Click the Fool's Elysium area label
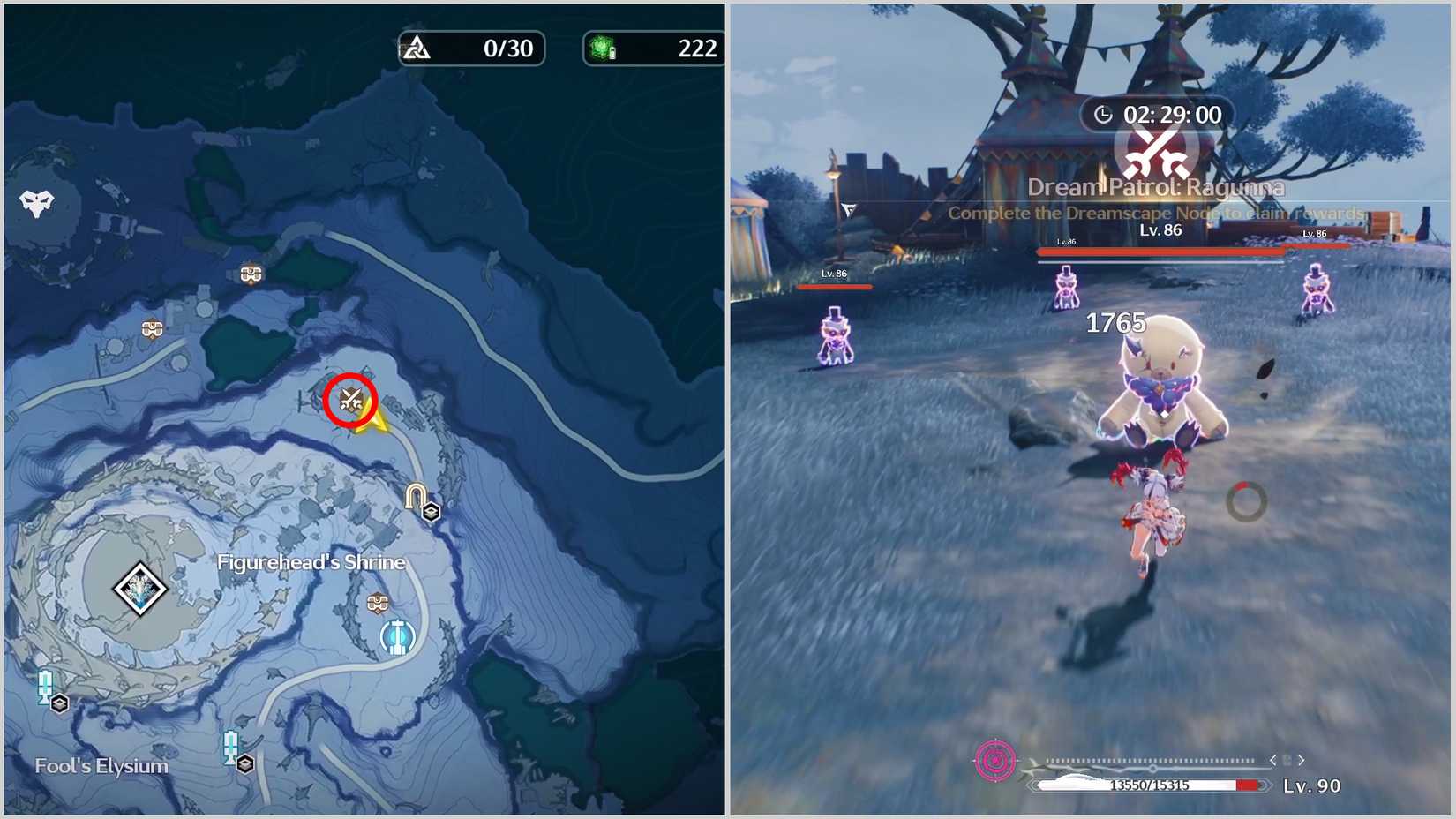The width and height of the screenshot is (1456, 819). (101, 765)
